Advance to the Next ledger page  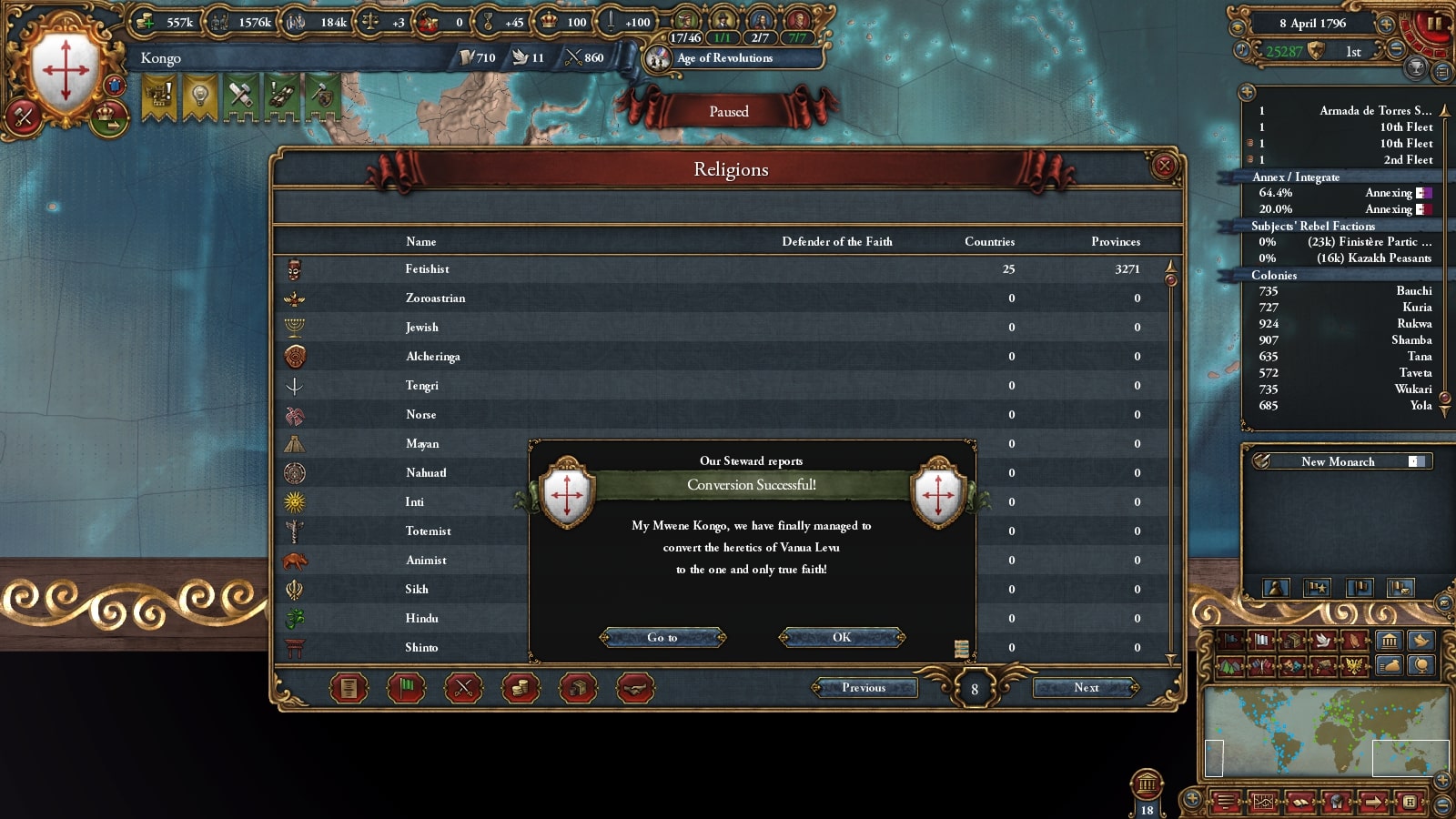point(1086,687)
